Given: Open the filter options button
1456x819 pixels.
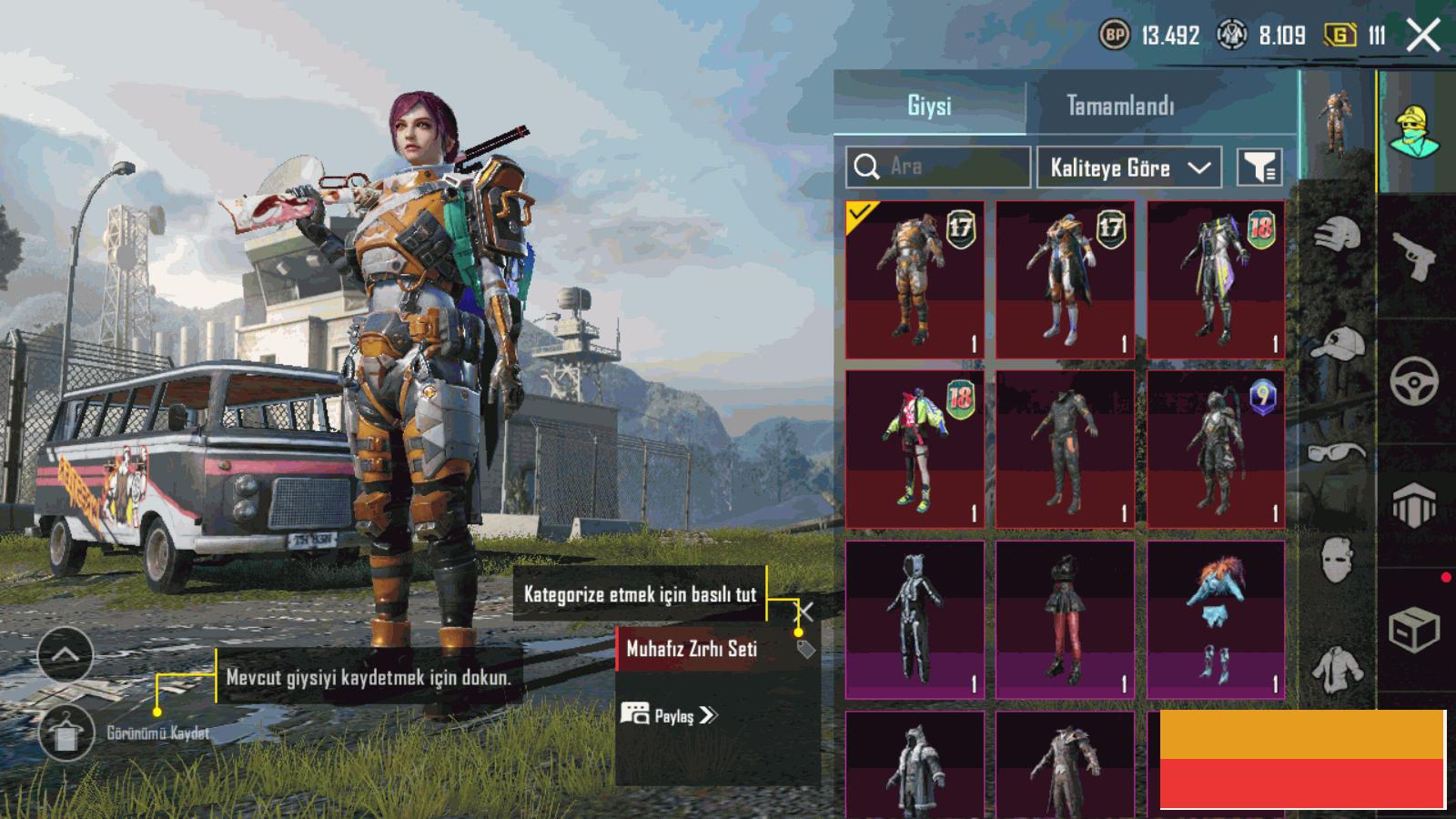Looking at the screenshot, I should pos(1259,167).
